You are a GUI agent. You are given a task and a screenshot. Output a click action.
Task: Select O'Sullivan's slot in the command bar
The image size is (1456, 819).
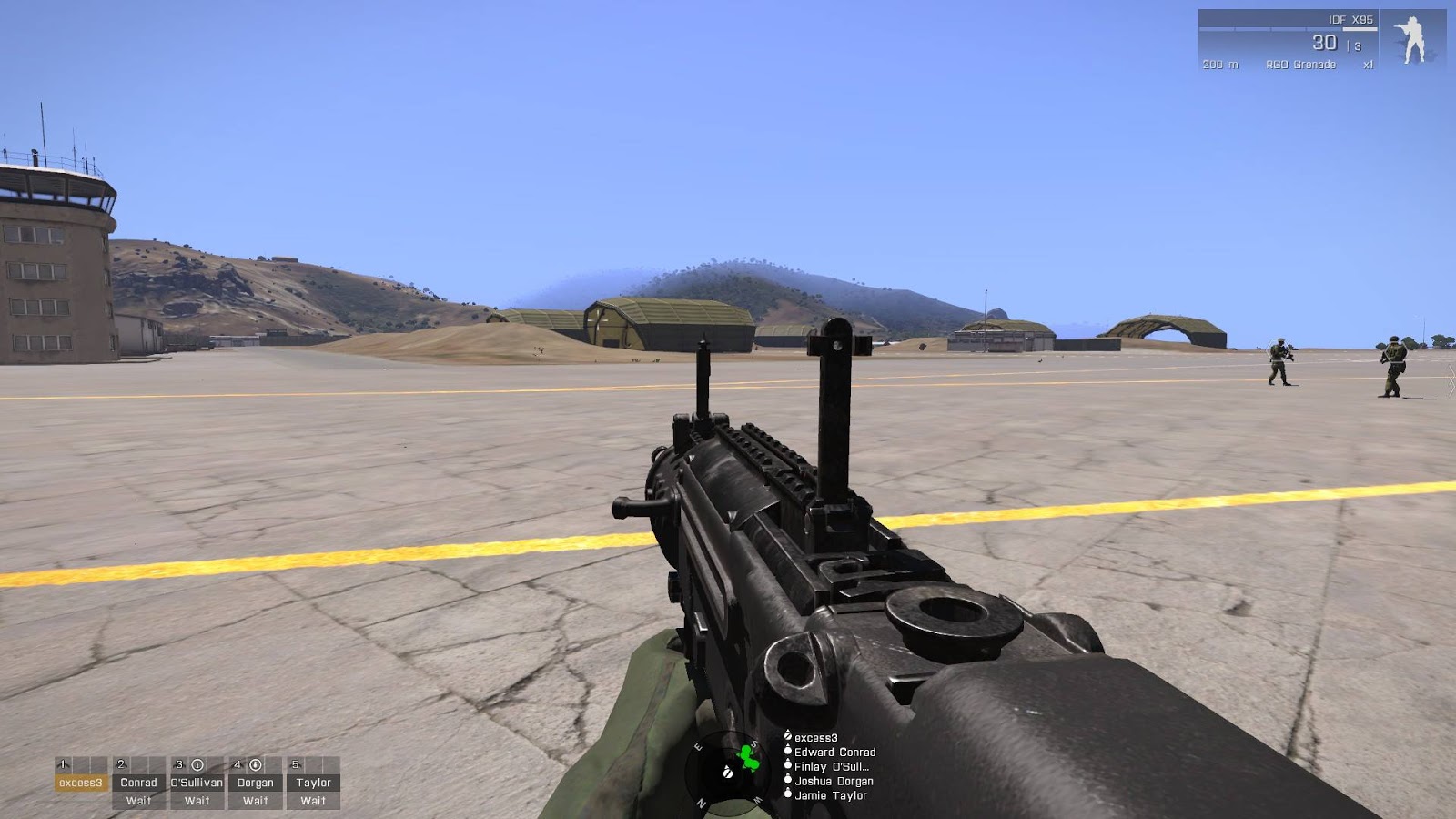(197, 782)
